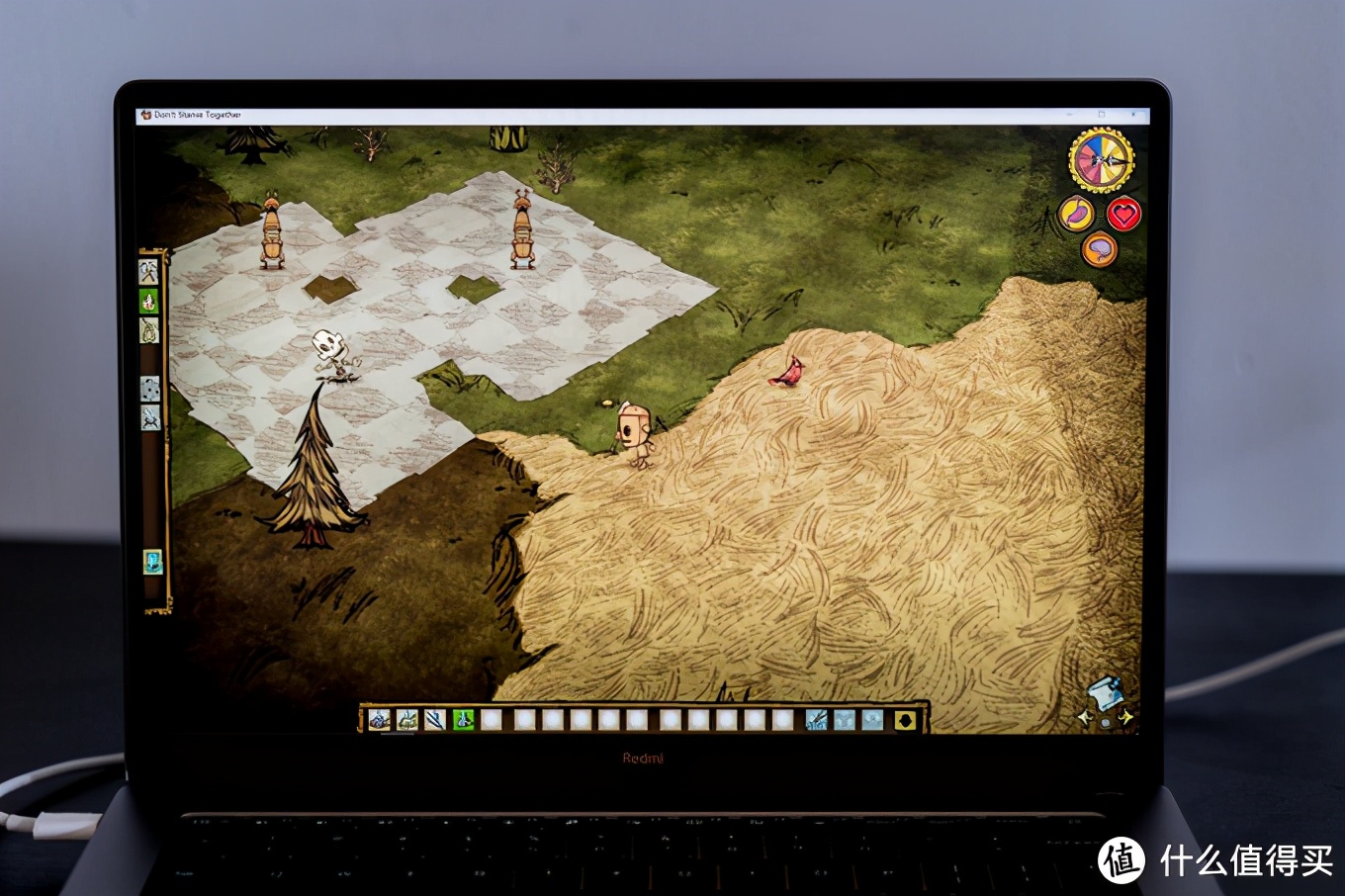1345x896 pixels.
Task: Click the yellow silhouette slot ending the inventory bar
Action: pyautogui.click(x=904, y=720)
